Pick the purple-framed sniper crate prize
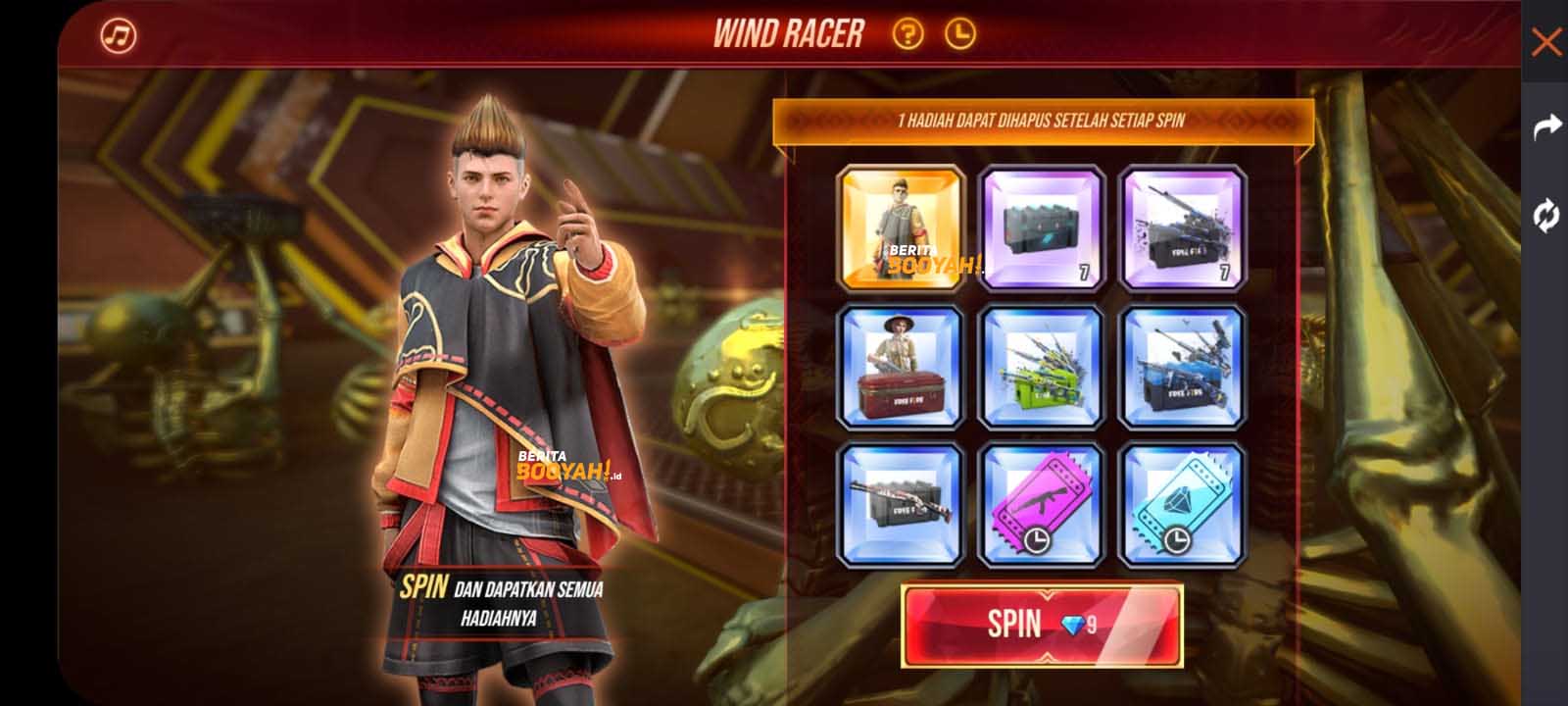This screenshot has width=1568, height=706. (x=1183, y=228)
